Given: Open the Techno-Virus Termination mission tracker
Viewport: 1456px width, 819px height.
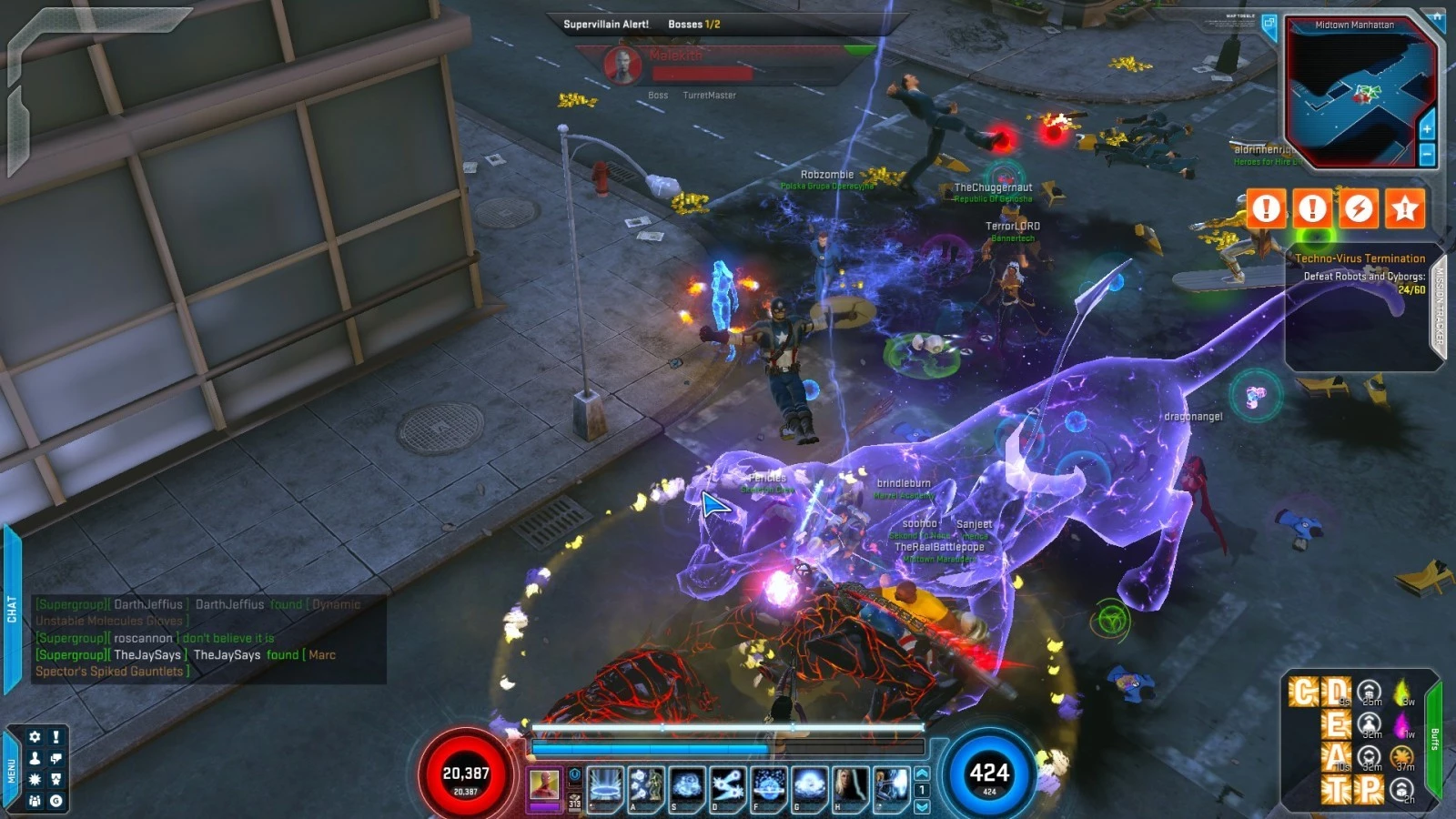Looking at the screenshot, I should coord(1360,258).
